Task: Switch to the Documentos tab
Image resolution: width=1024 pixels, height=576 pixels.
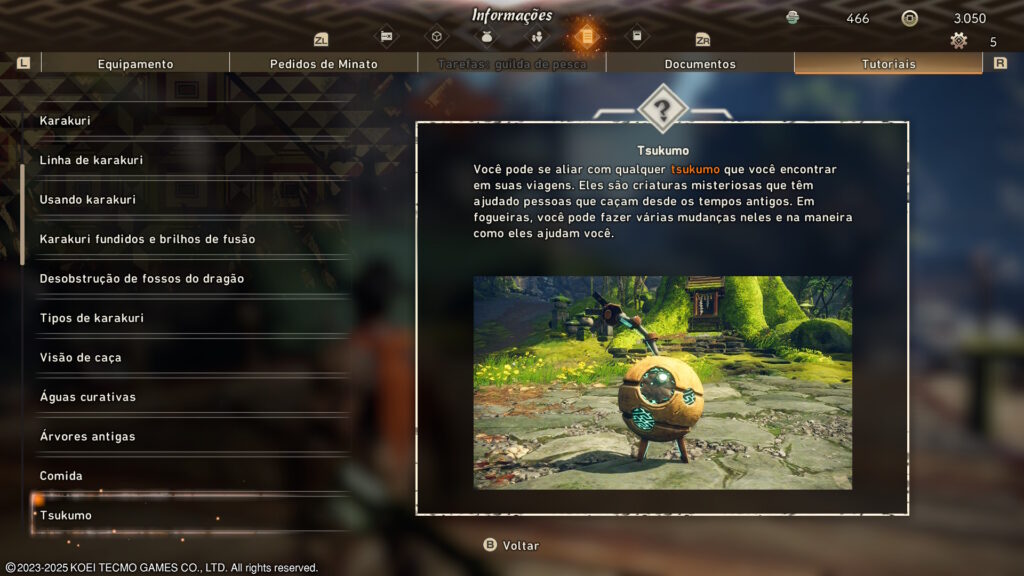Action: [x=700, y=64]
